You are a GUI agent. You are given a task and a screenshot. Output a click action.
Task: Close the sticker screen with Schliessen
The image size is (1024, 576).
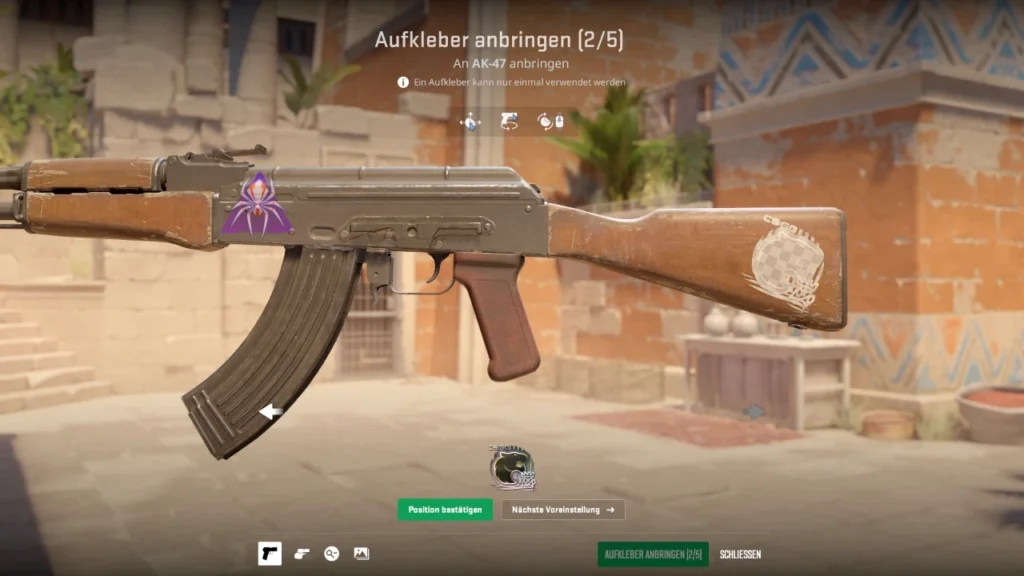740,554
